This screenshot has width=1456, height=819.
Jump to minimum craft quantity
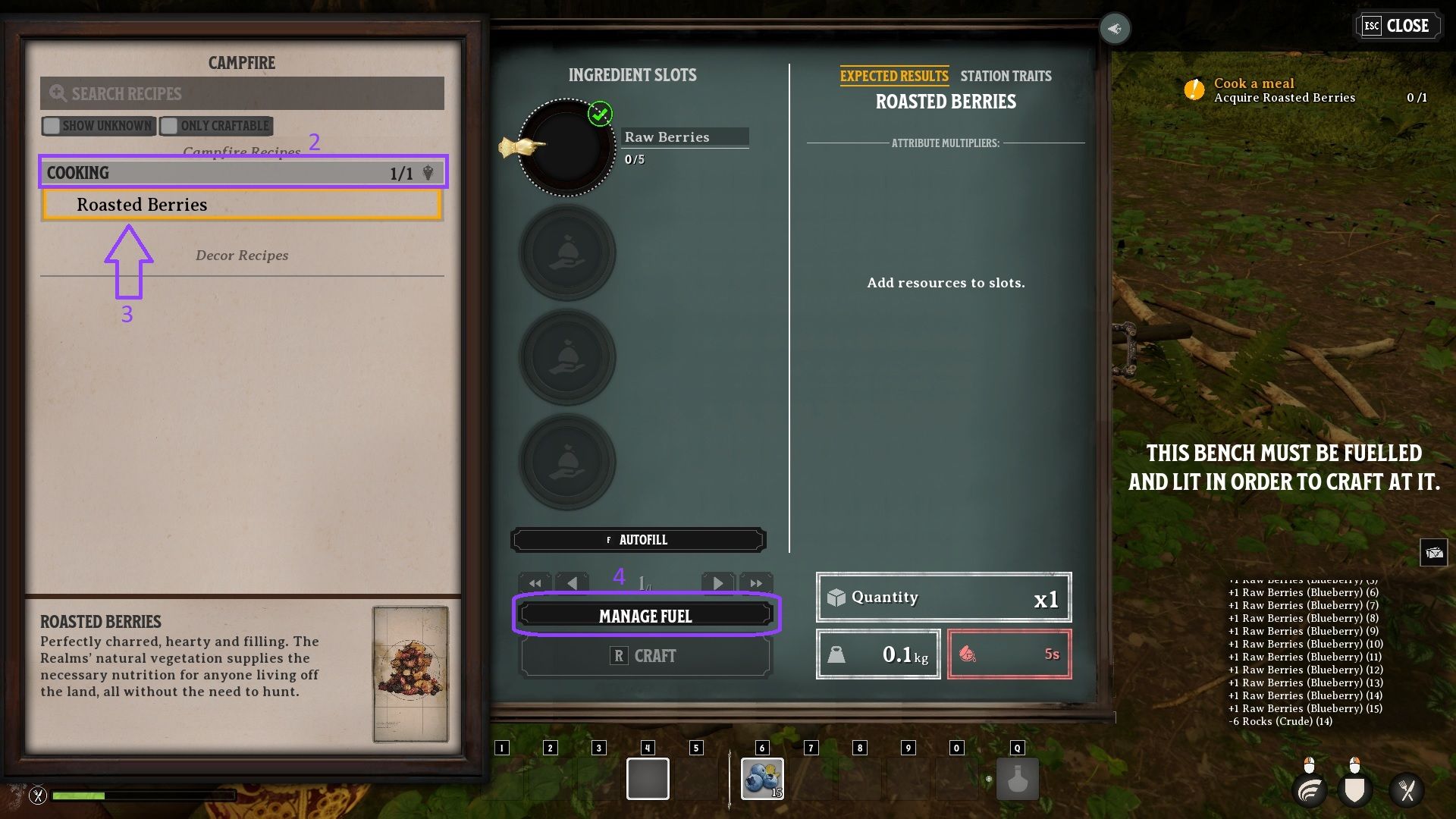tap(535, 583)
